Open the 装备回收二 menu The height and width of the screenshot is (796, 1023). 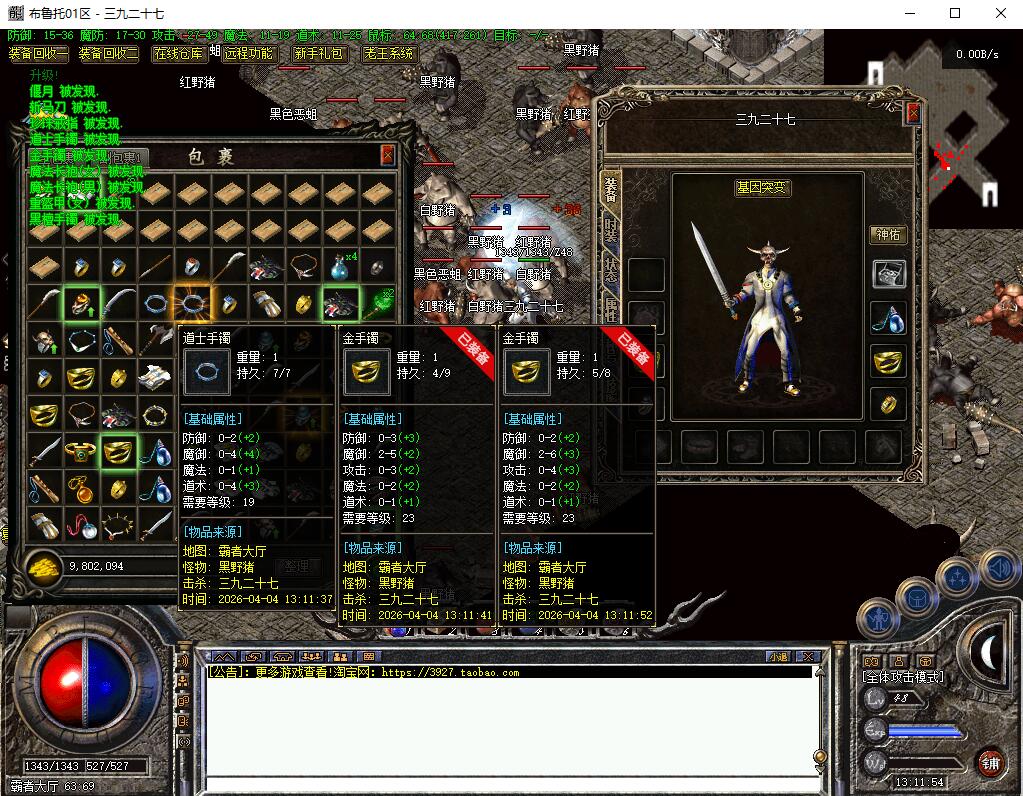(x=108, y=54)
